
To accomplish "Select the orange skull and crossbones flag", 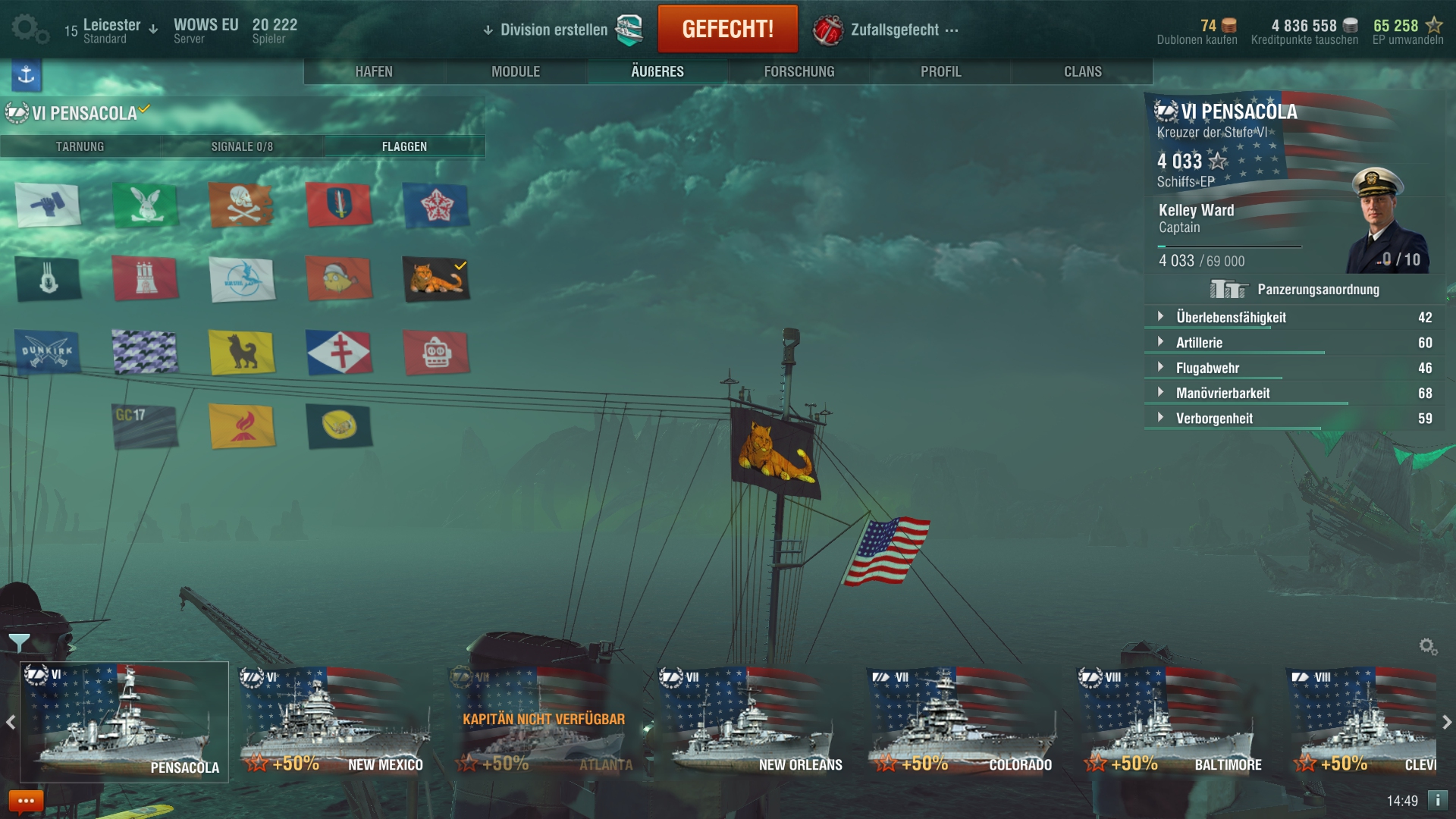I will click(x=243, y=206).
